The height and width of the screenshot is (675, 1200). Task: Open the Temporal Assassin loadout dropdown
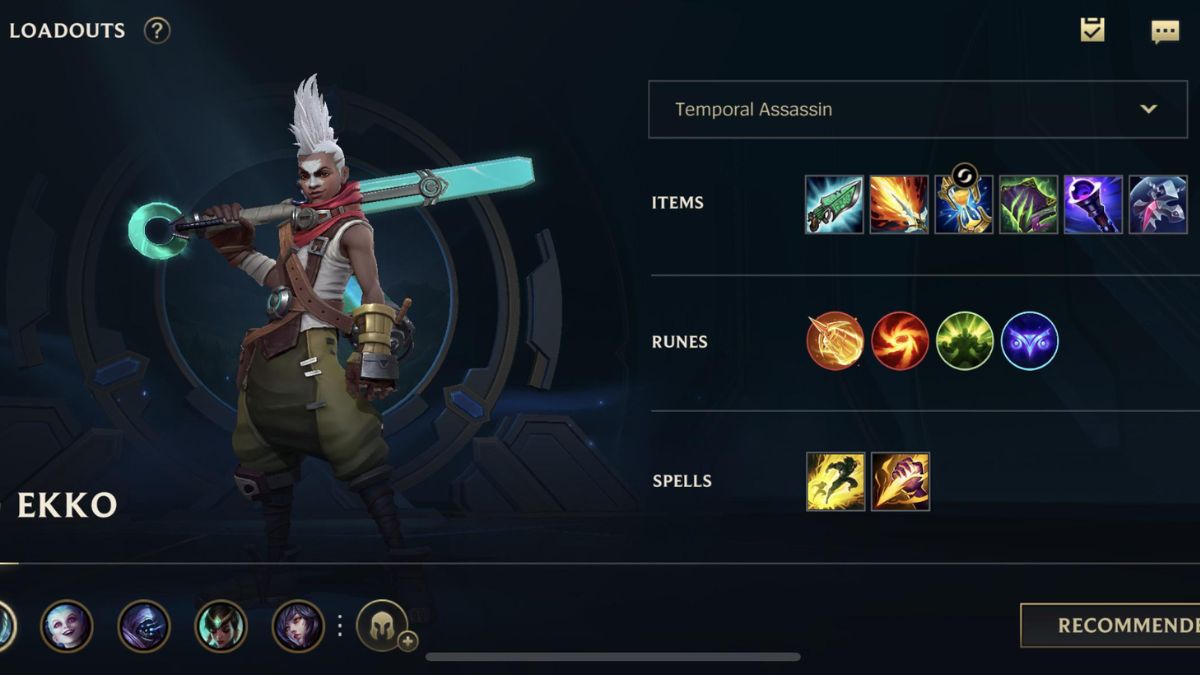(916, 109)
